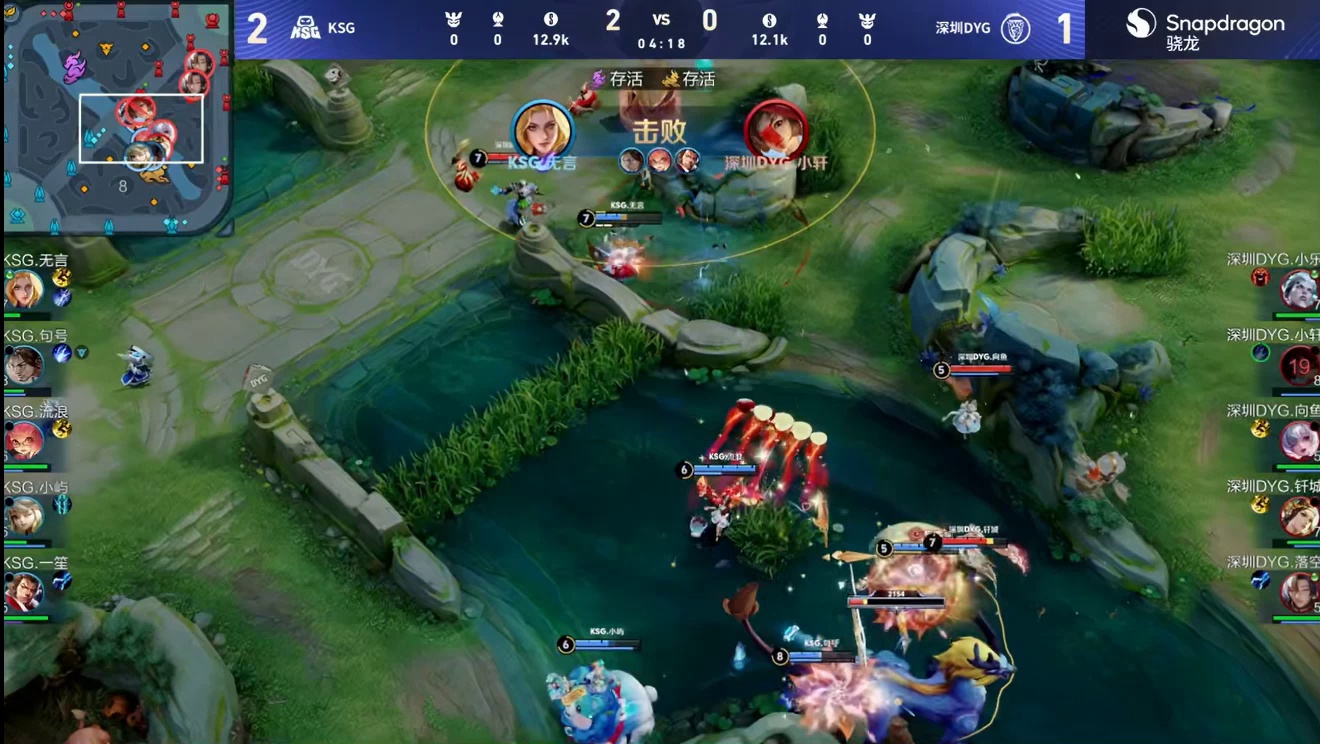
Task: Select 深圳DYG.落空's hero portrait
Action: point(1298,592)
